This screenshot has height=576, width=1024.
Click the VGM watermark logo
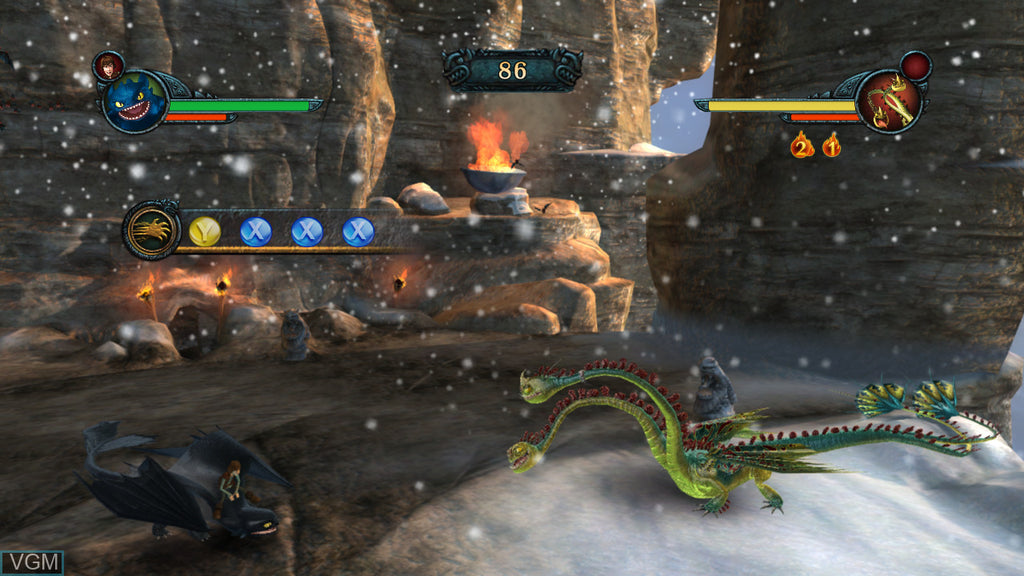(x=32, y=563)
